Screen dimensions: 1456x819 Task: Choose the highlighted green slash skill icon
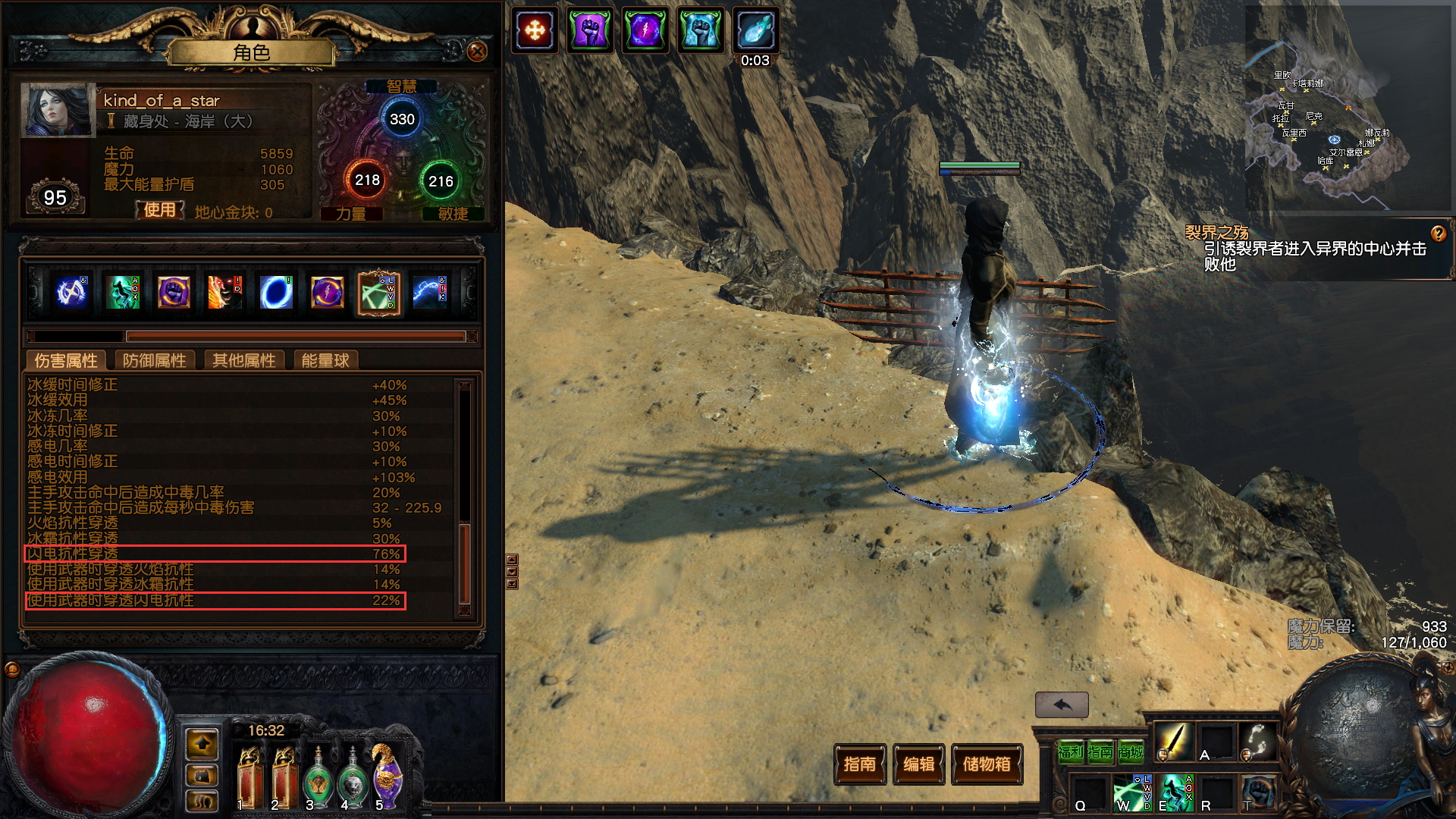point(378,292)
